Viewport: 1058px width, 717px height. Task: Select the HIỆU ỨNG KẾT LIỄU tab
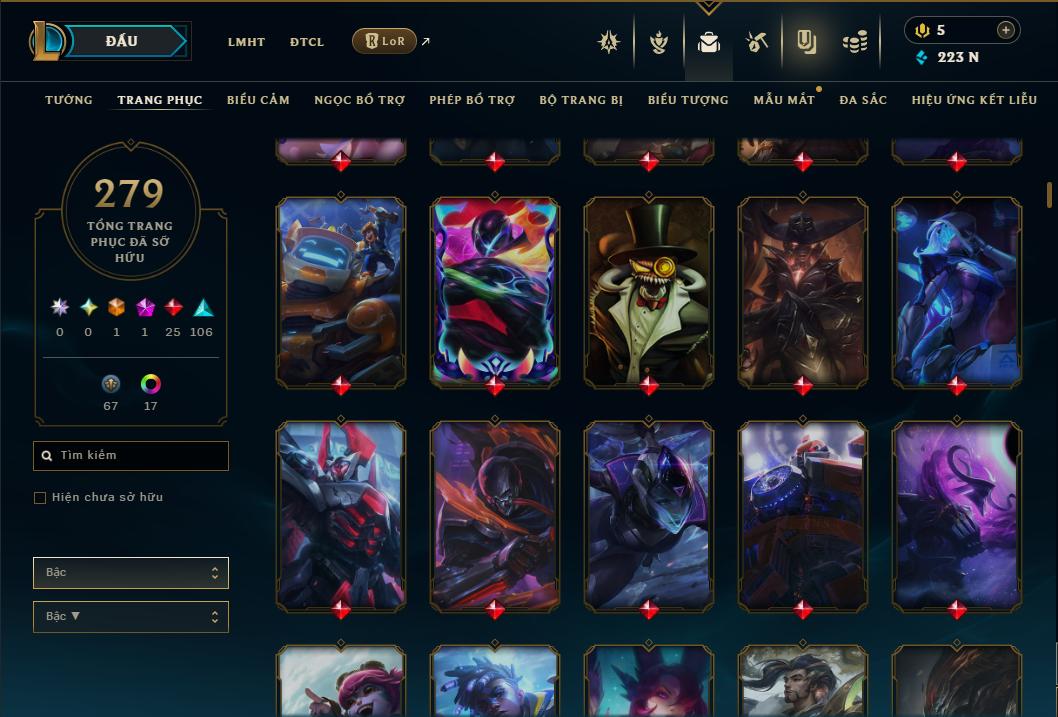coord(974,100)
